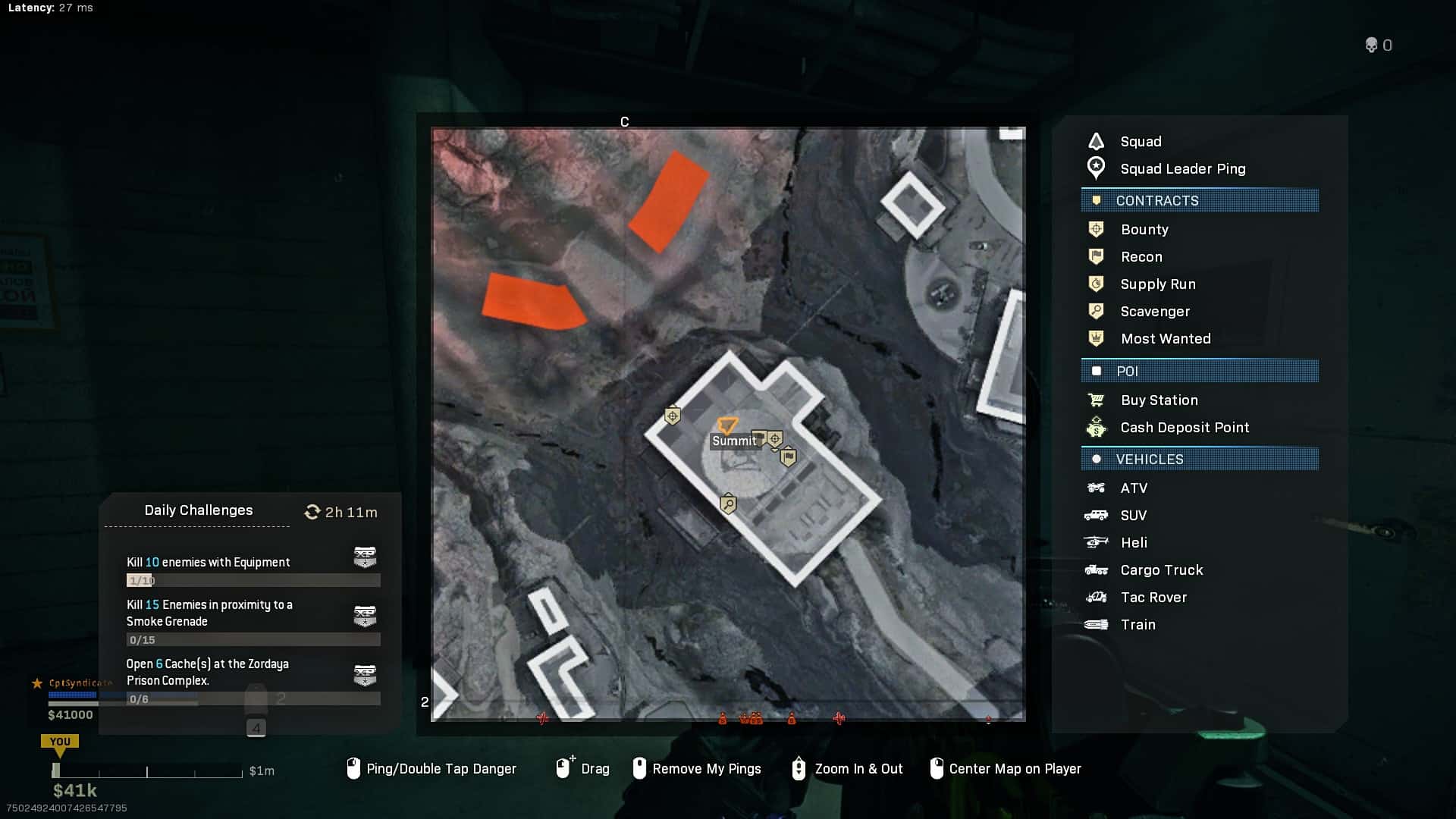Choose the Squad Leader Ping legend entry
This screenshot has height=819, width=1456.
[1181, 169]
